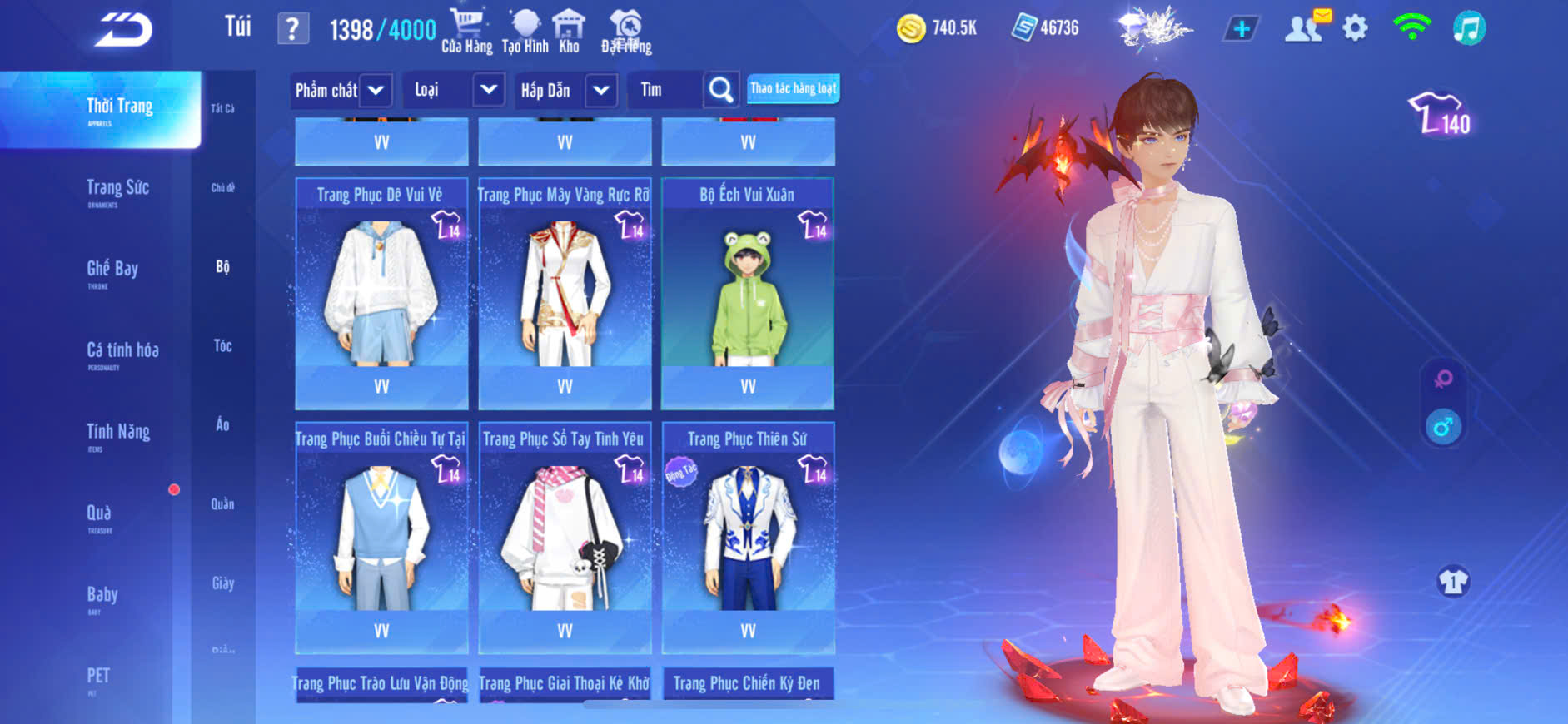
Task: Select the Áo subcategory
Action: (x=222, y=424)
